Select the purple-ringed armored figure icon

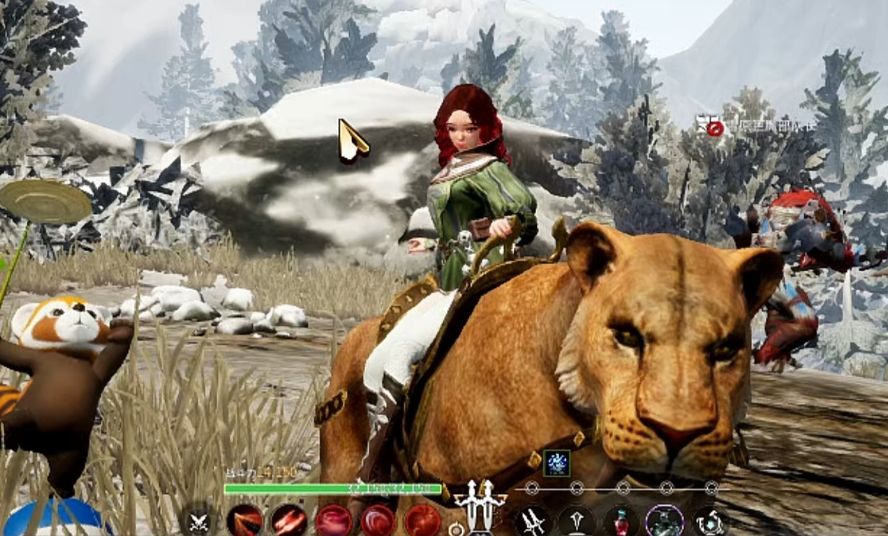tap(665, 521)
